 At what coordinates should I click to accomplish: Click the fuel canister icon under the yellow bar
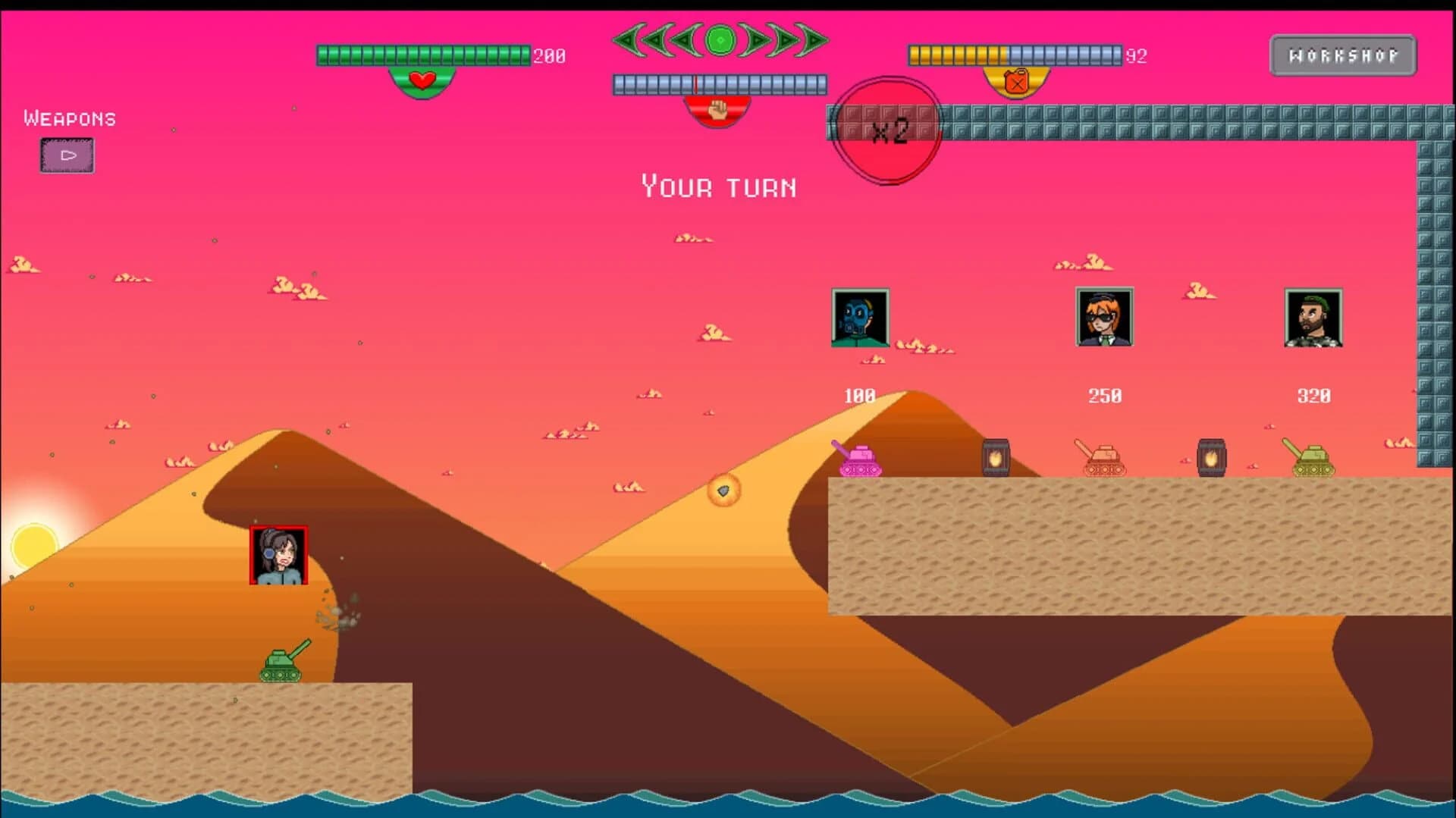point(1016,80)
